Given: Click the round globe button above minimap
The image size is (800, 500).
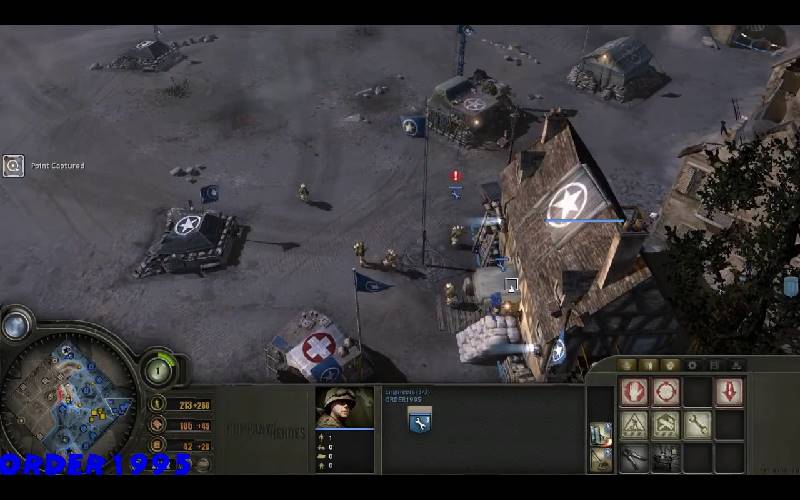Looking at the screenshot, I should tap(15, 325).
